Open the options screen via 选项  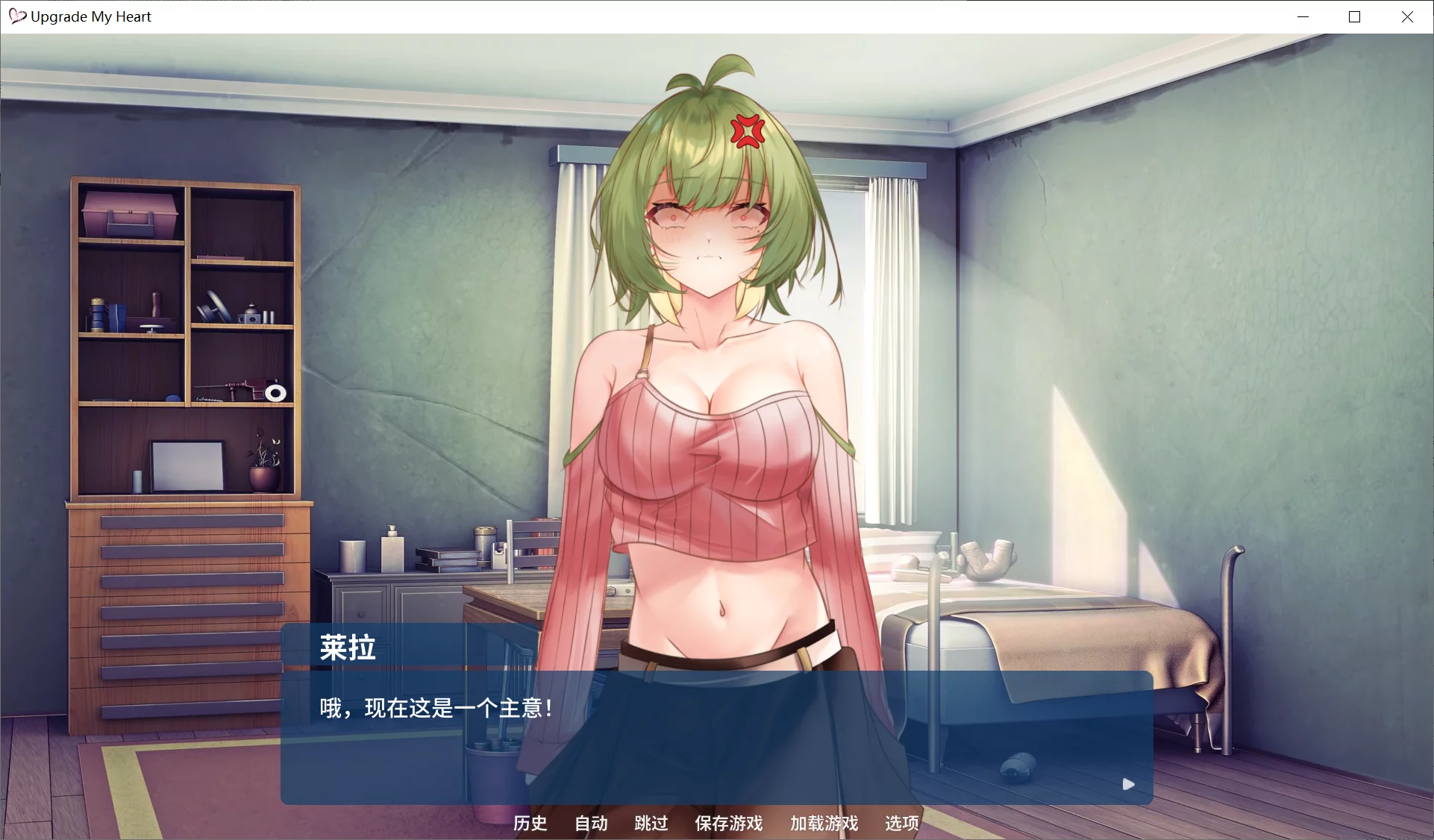pyautogui.click(x=900, y=824)
